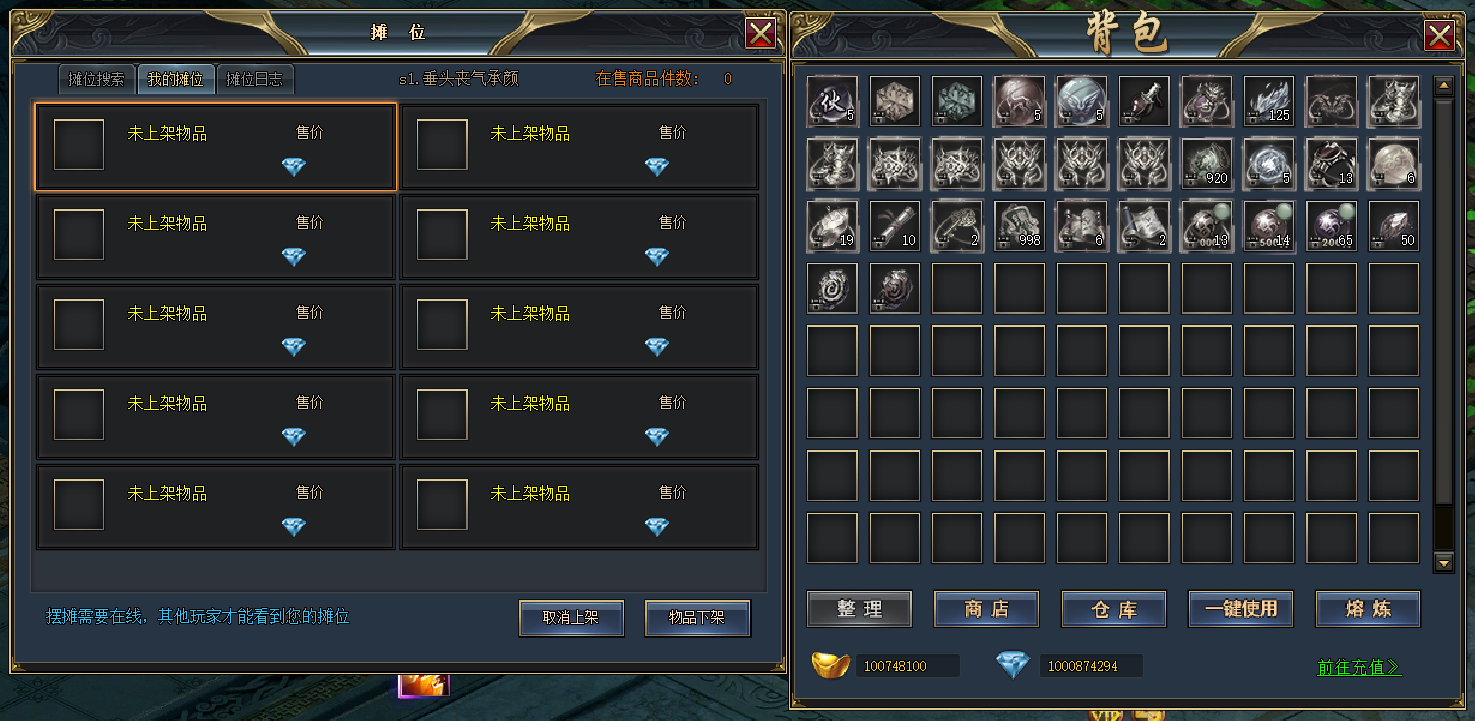The width and height of the screenshot is (1475, 721).
Task: Choose the rolled scroll stack of 10
Action: 894,225
